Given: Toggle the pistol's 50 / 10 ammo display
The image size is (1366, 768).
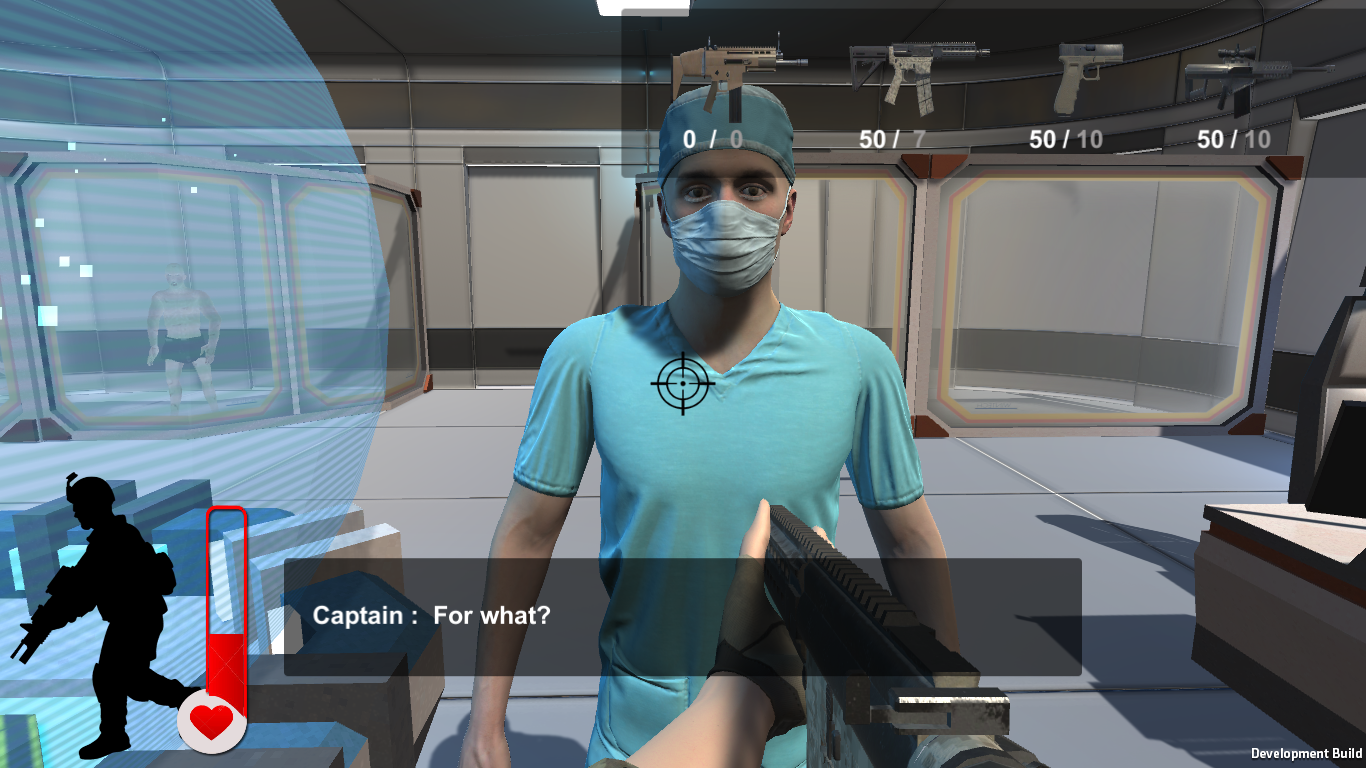Looking at the screenshot, I should tap(1064, 139).
